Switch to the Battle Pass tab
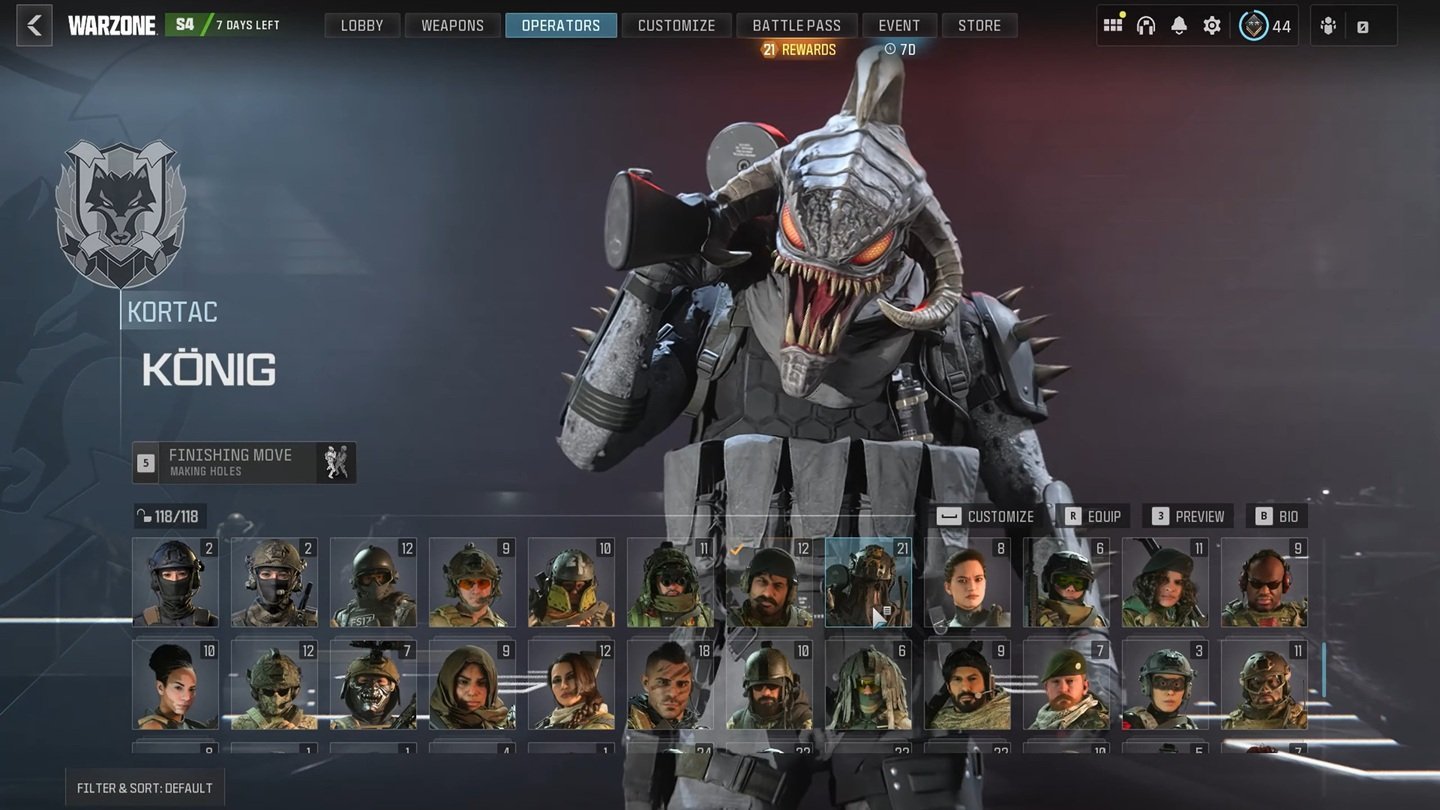Viewport: 1440px width, 810px height. [797, 26]
